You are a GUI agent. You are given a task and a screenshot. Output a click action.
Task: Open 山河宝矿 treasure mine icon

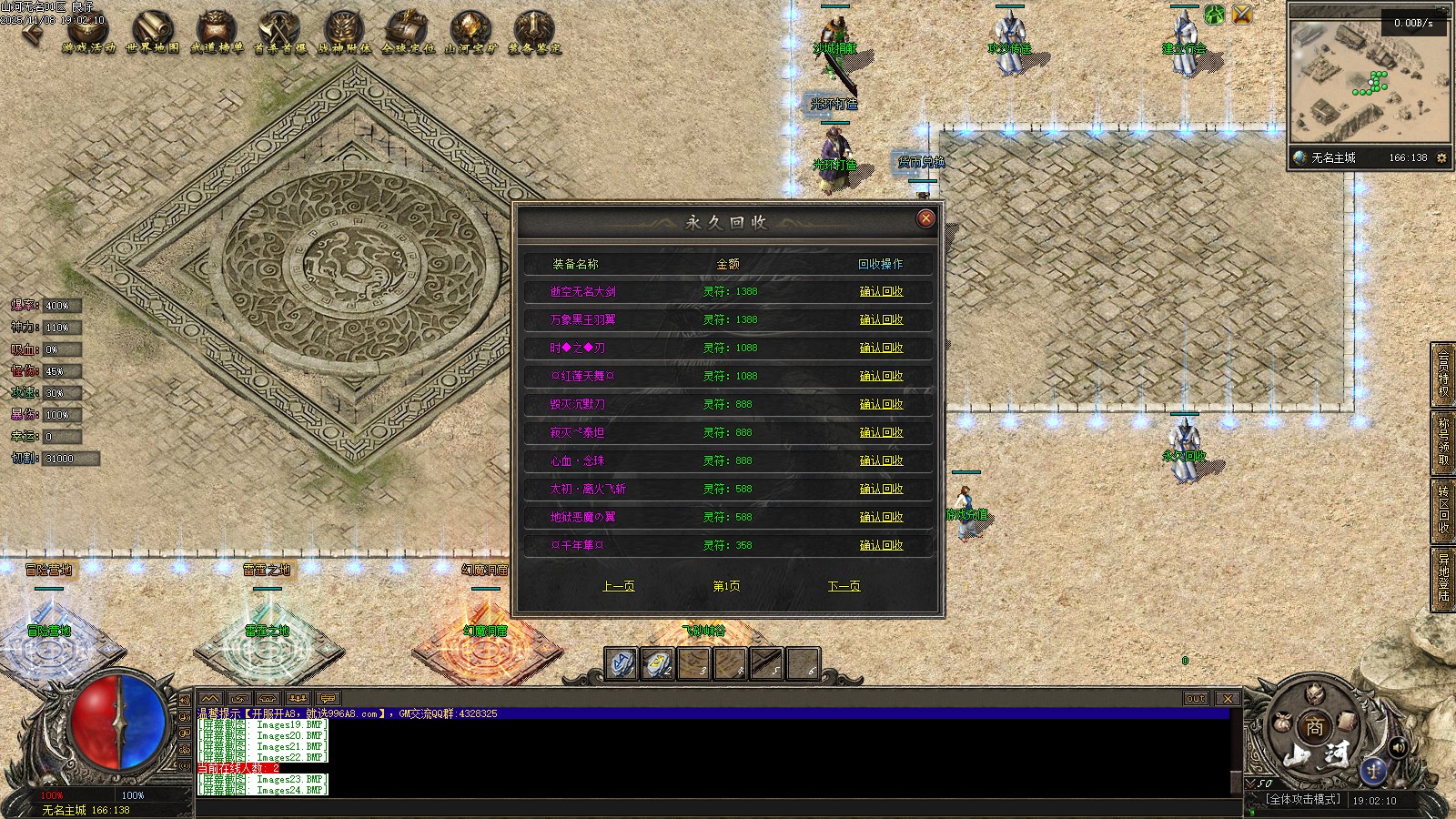coord(470,33)
